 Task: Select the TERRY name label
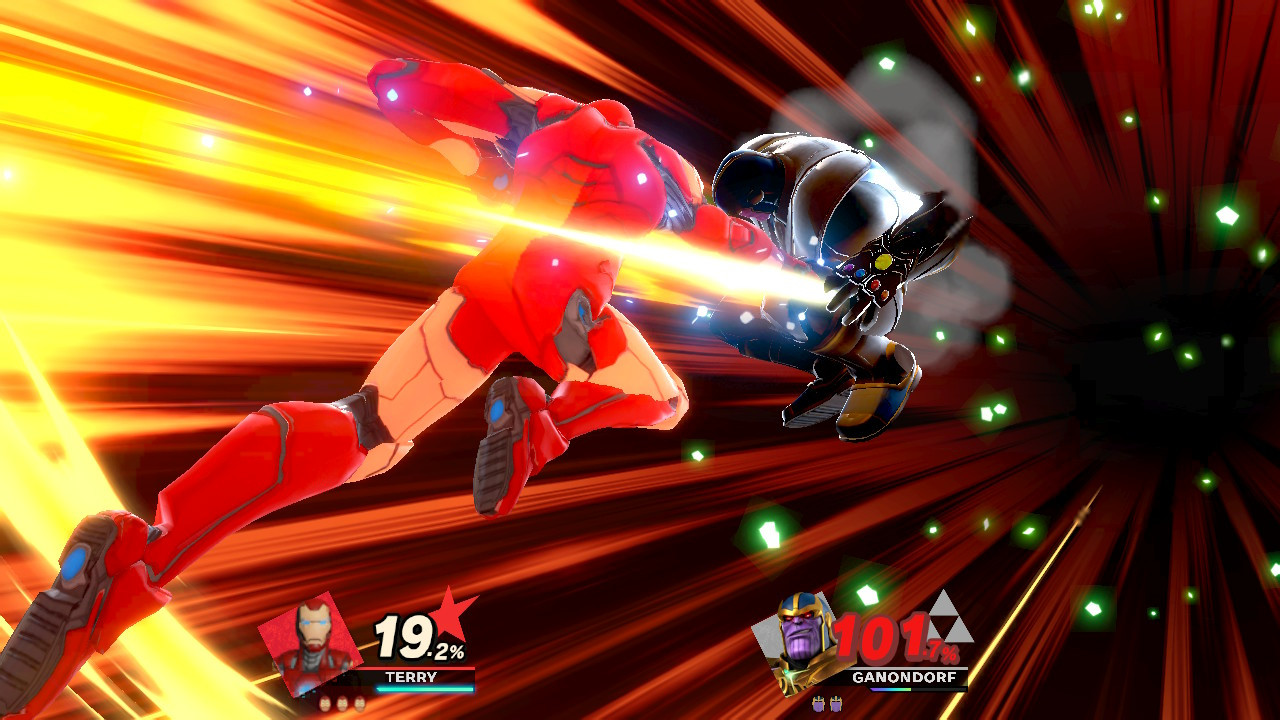point(411,676)
